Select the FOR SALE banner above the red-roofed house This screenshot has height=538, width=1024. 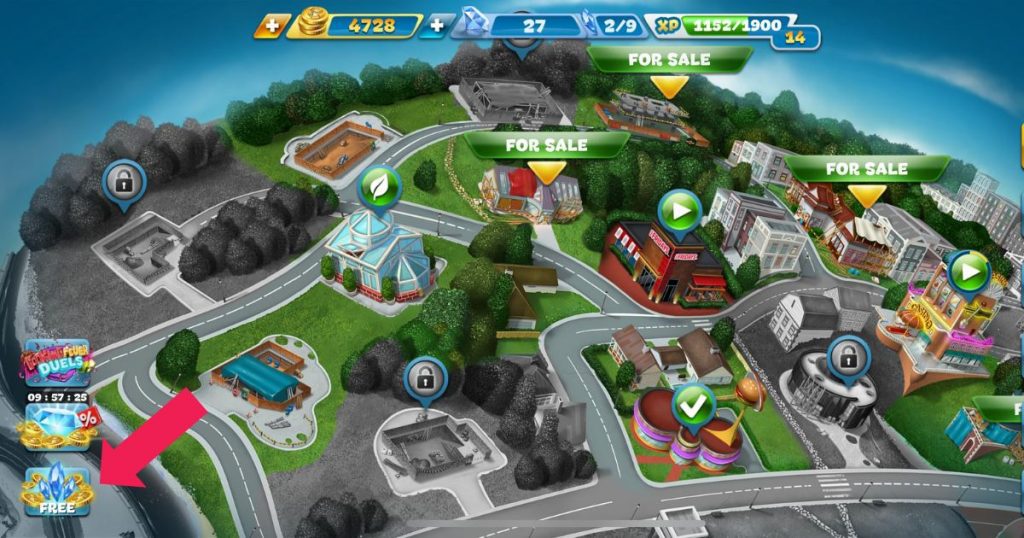(x=545, y=145)
